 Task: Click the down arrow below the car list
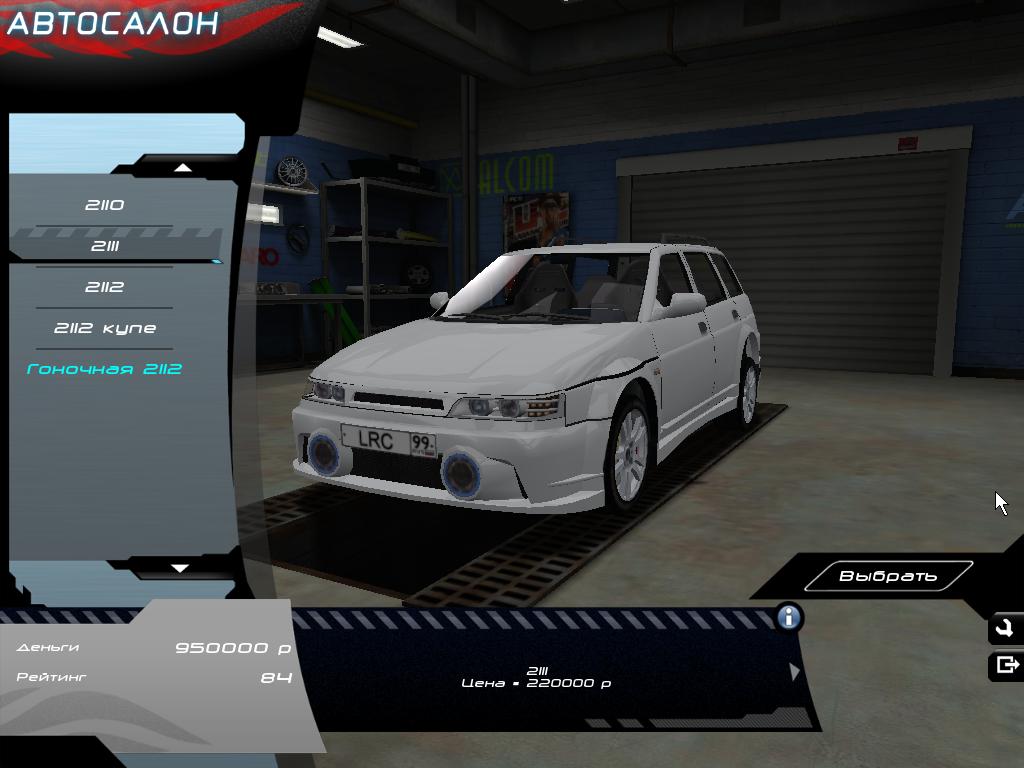tap(180, 568)
